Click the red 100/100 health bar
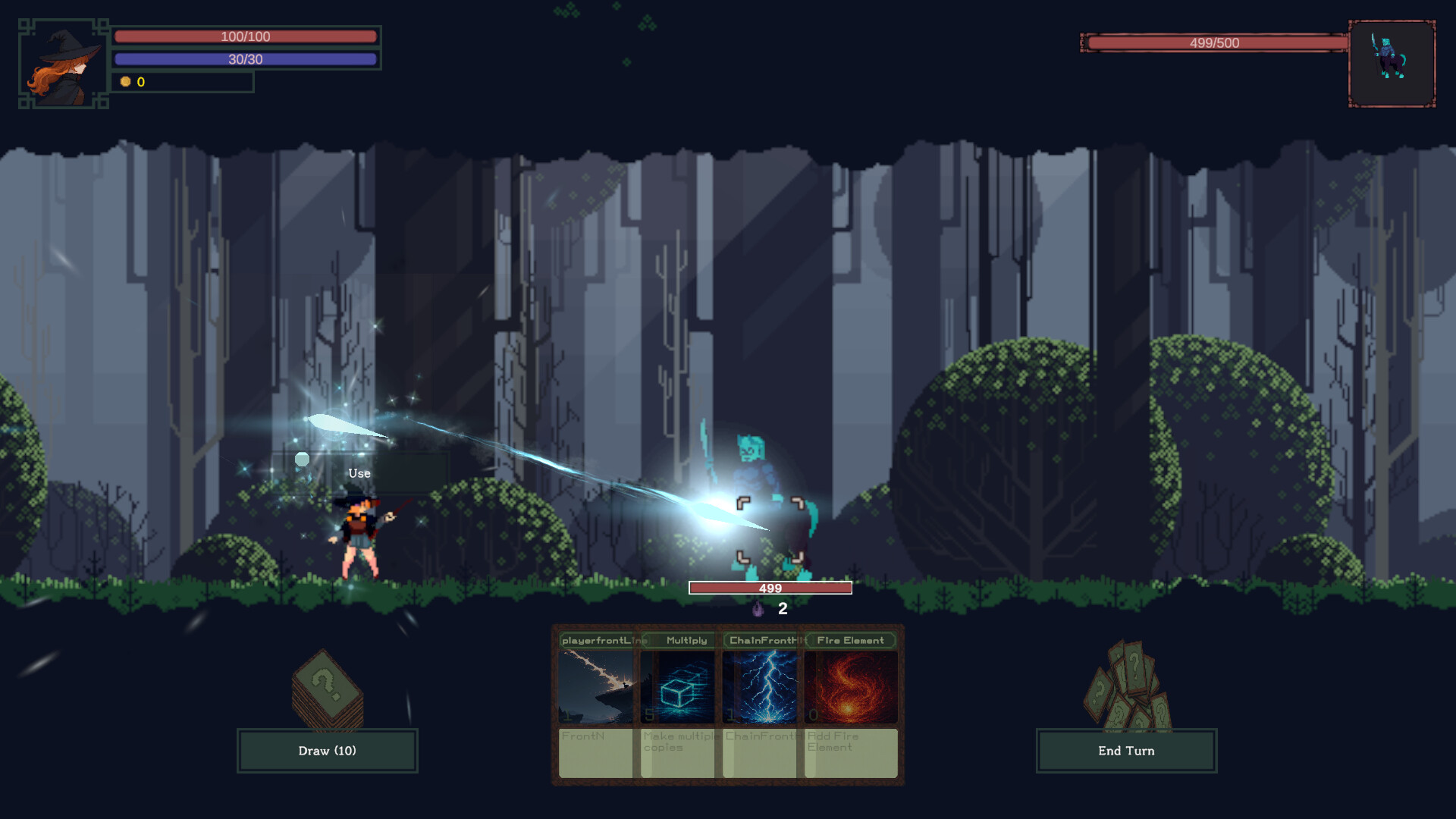Image resolution: width=1456 pixels, height=819 pixels. click(246, 36)
